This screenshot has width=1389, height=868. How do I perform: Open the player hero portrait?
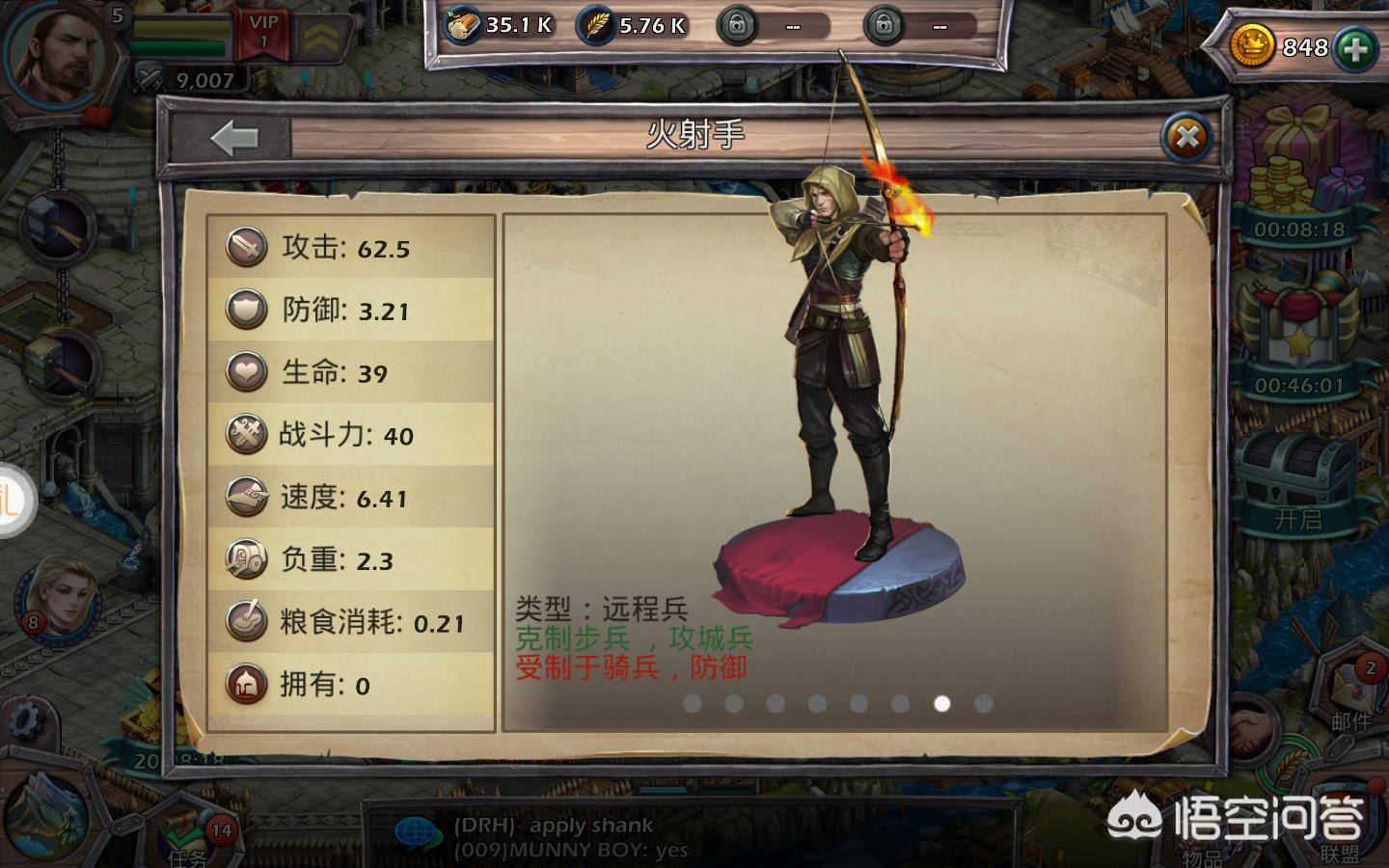[62, 54]
